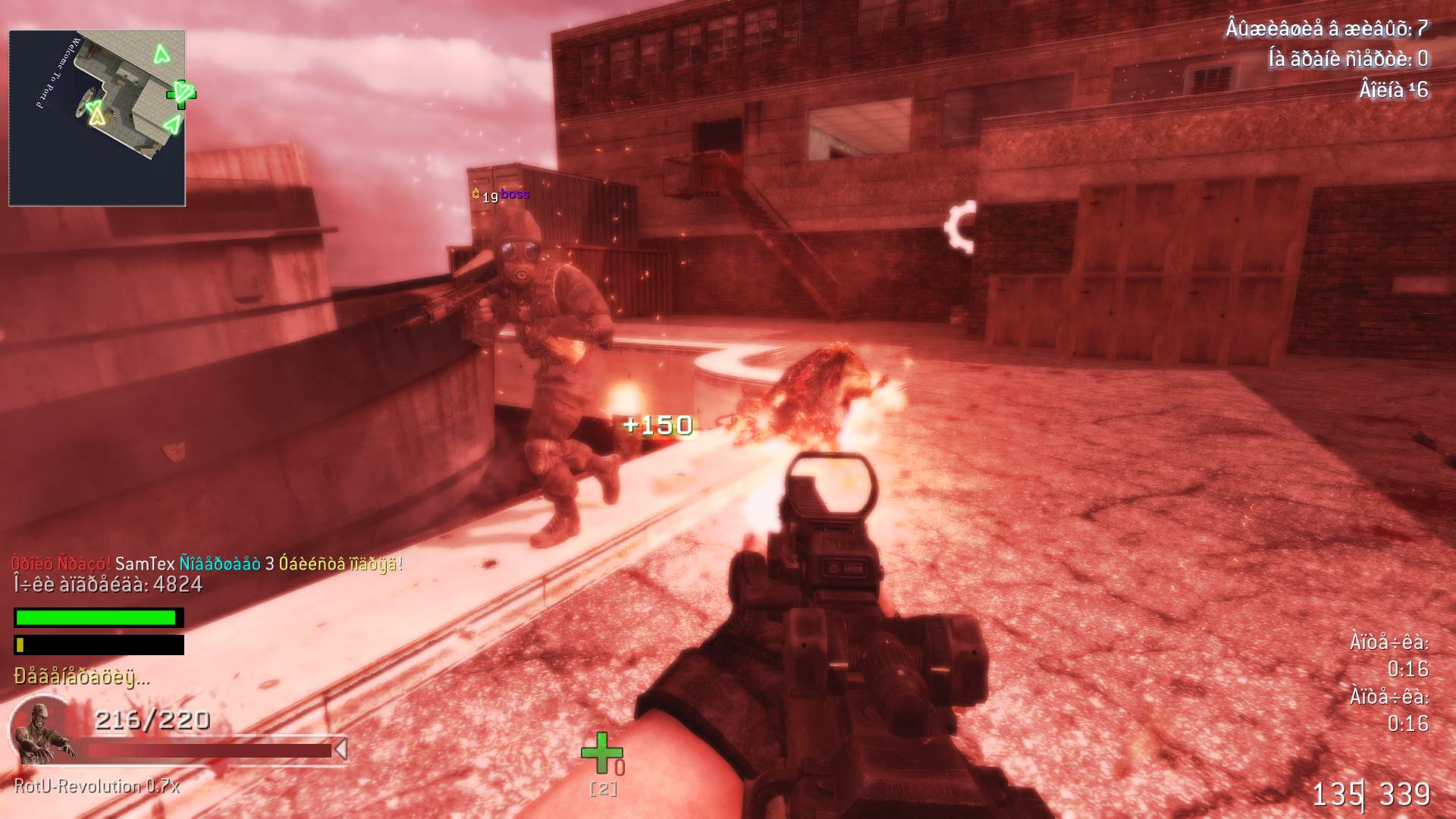Click the gold rank icon beside boss nametag
Viewport: 1456px width, 819px height.
point(476,195)
